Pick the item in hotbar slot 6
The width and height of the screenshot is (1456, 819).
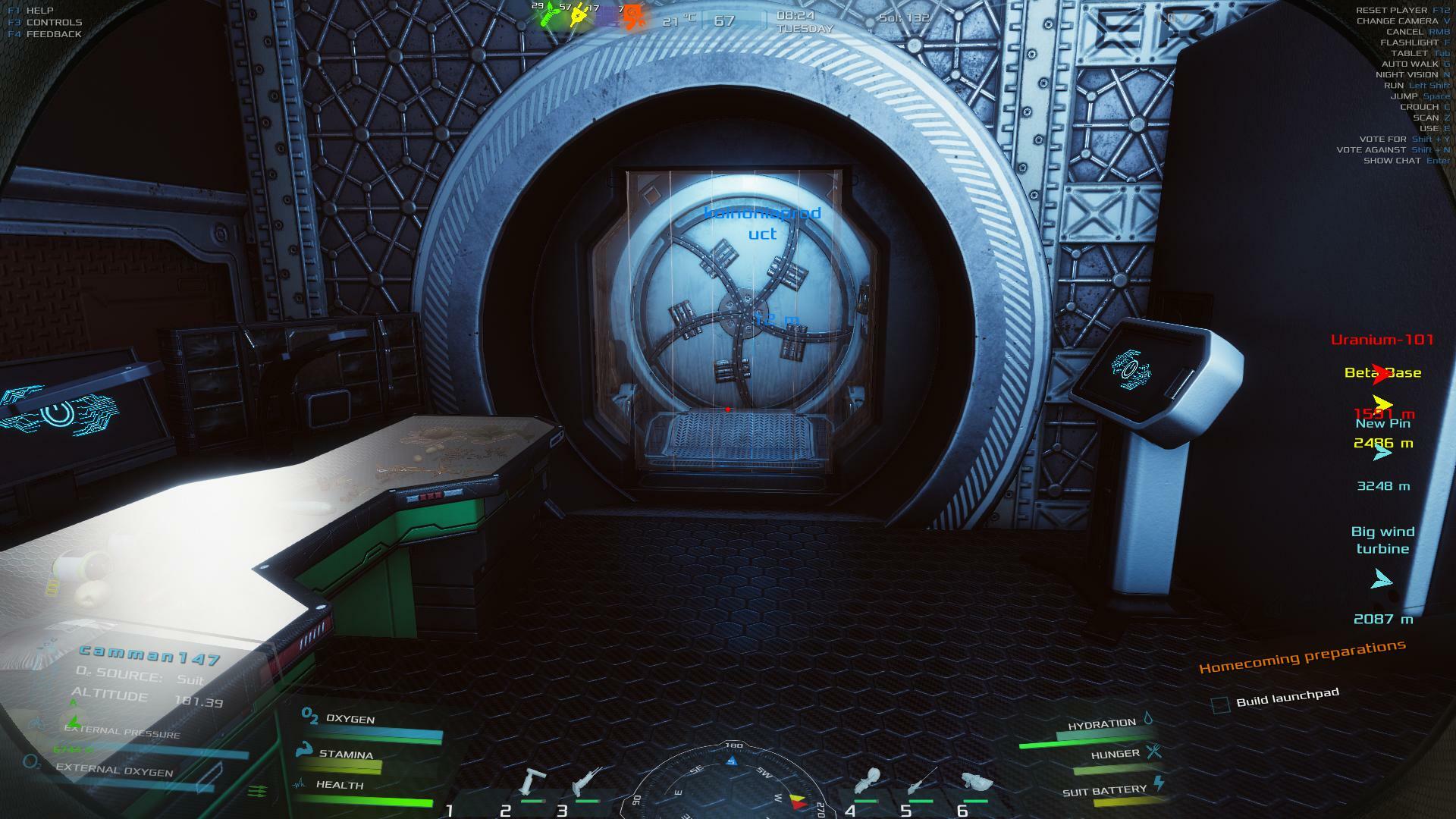click(x=976, y=782)
